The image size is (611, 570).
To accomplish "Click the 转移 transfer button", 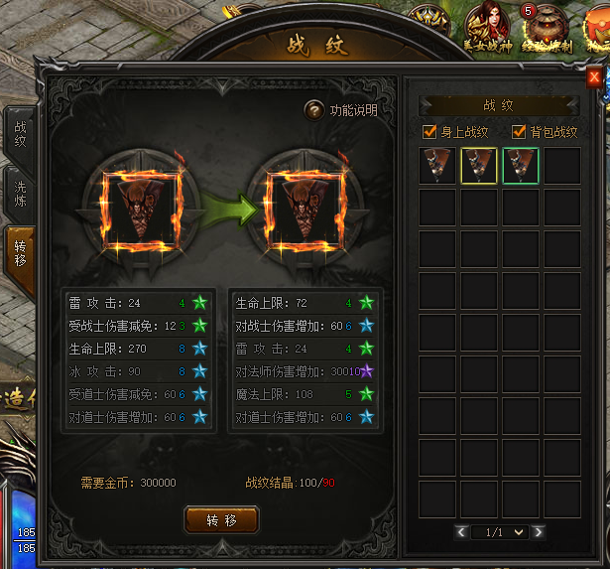I will pos(222,520).
